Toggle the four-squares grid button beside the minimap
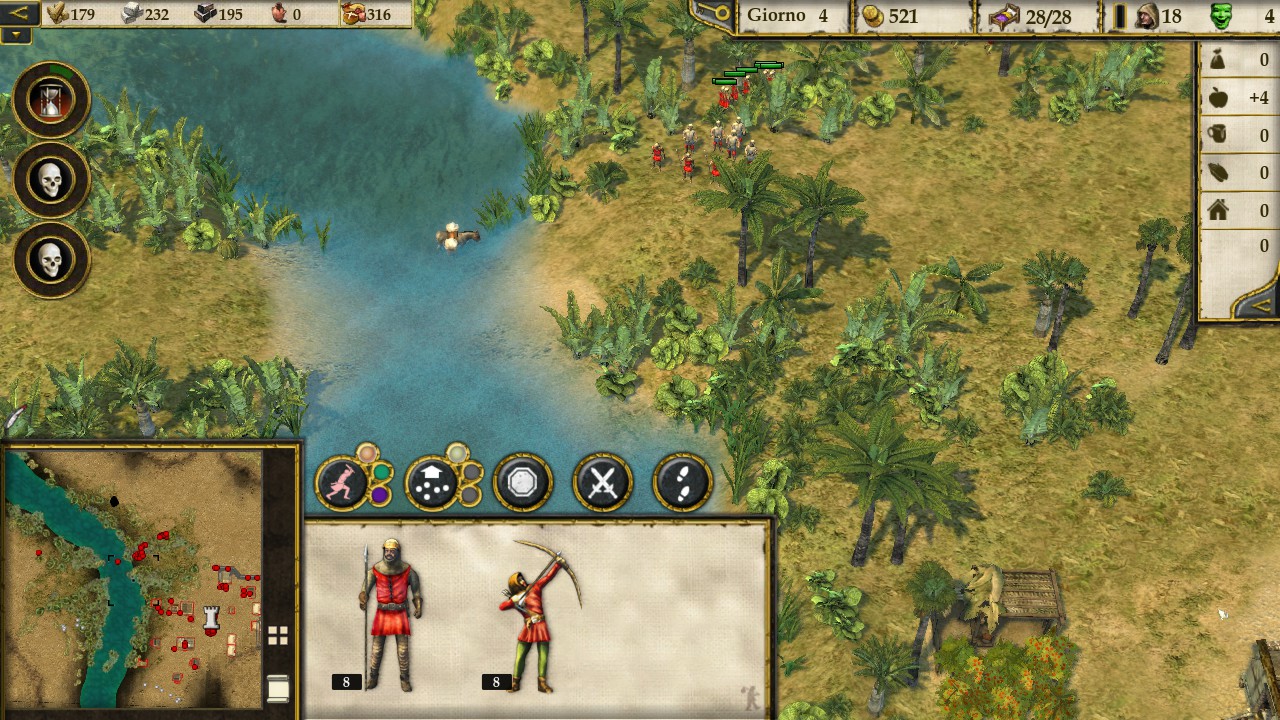Screen dimensions: 1280x720 click(x=278, y=635)
